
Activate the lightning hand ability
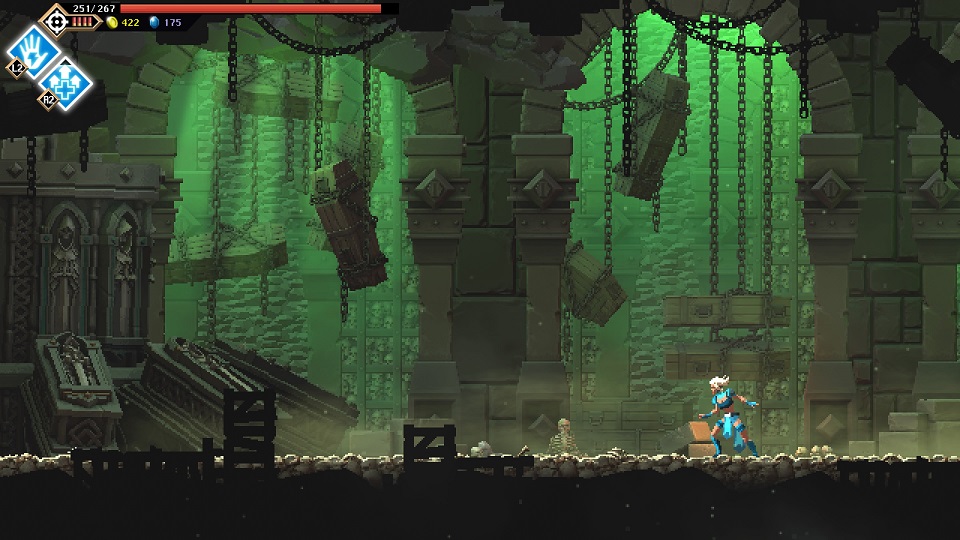click(x=32, y=47)
